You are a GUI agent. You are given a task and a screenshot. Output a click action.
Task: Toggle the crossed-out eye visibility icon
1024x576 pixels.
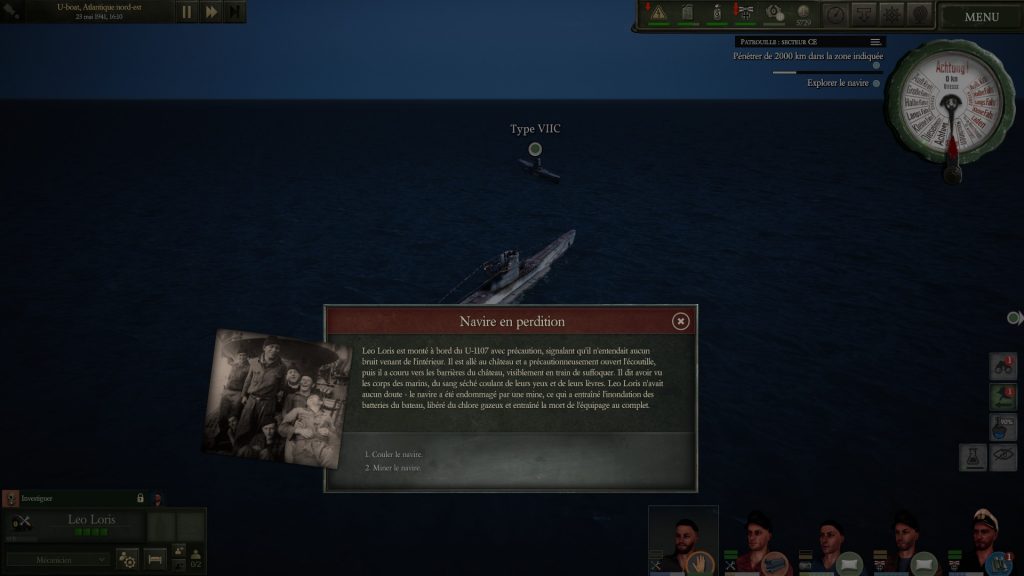[x=1005, y=458]
